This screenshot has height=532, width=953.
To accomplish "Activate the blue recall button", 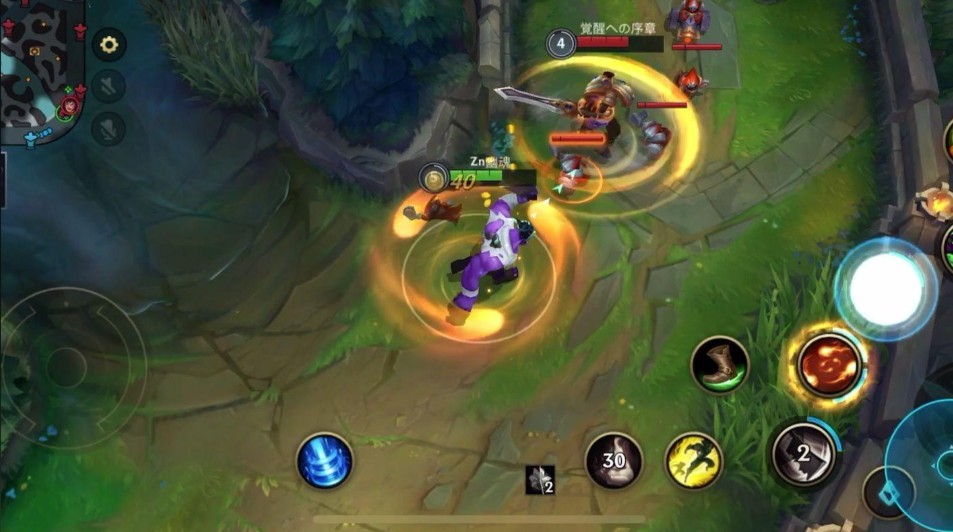I will tap(325, 461).
